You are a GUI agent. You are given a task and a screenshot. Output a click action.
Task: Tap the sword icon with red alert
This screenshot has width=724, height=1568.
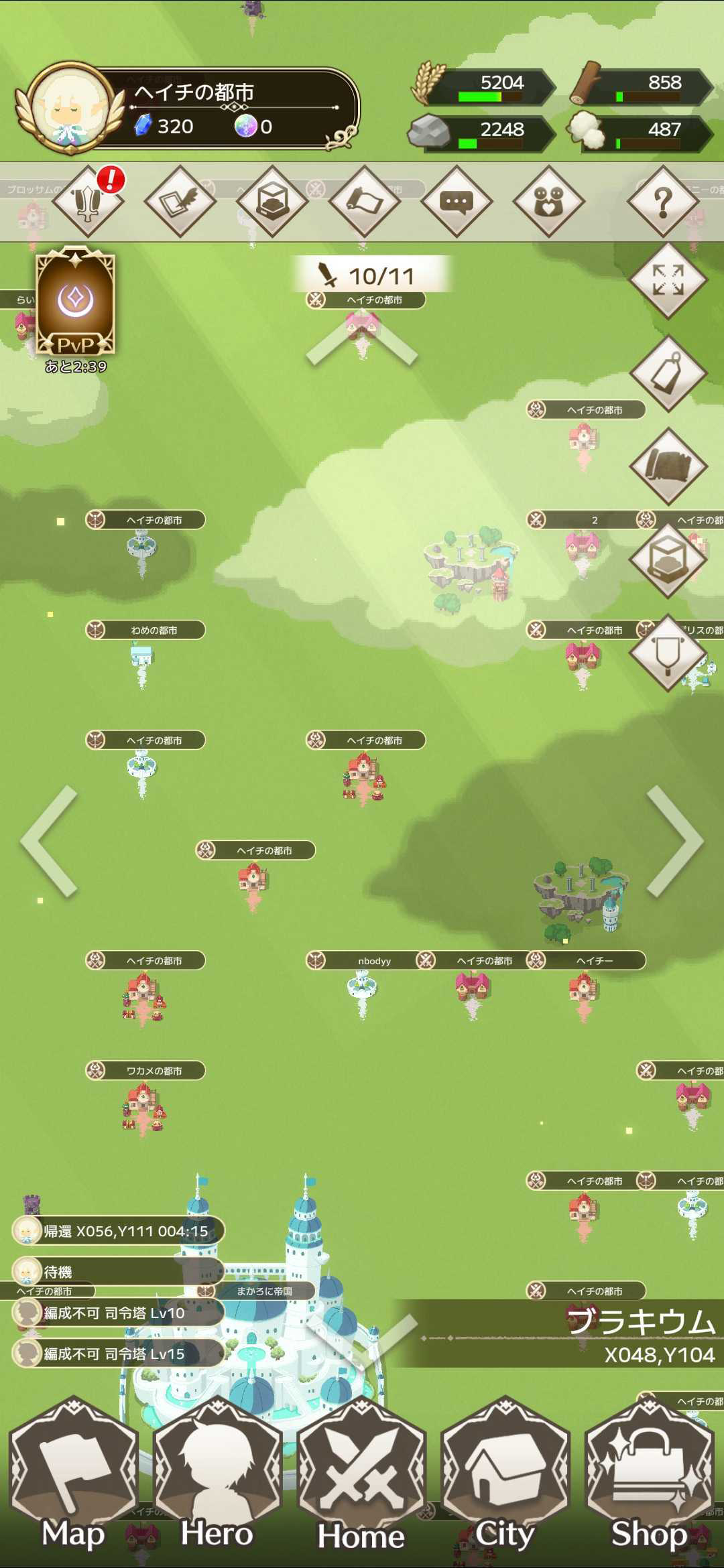(88, 202)
